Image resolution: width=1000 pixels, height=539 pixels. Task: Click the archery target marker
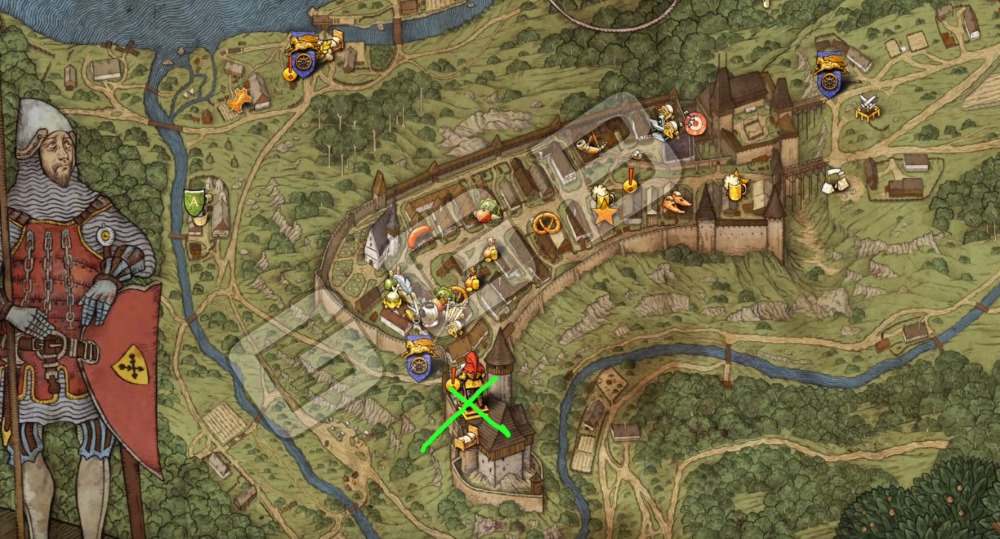(694, 124)
